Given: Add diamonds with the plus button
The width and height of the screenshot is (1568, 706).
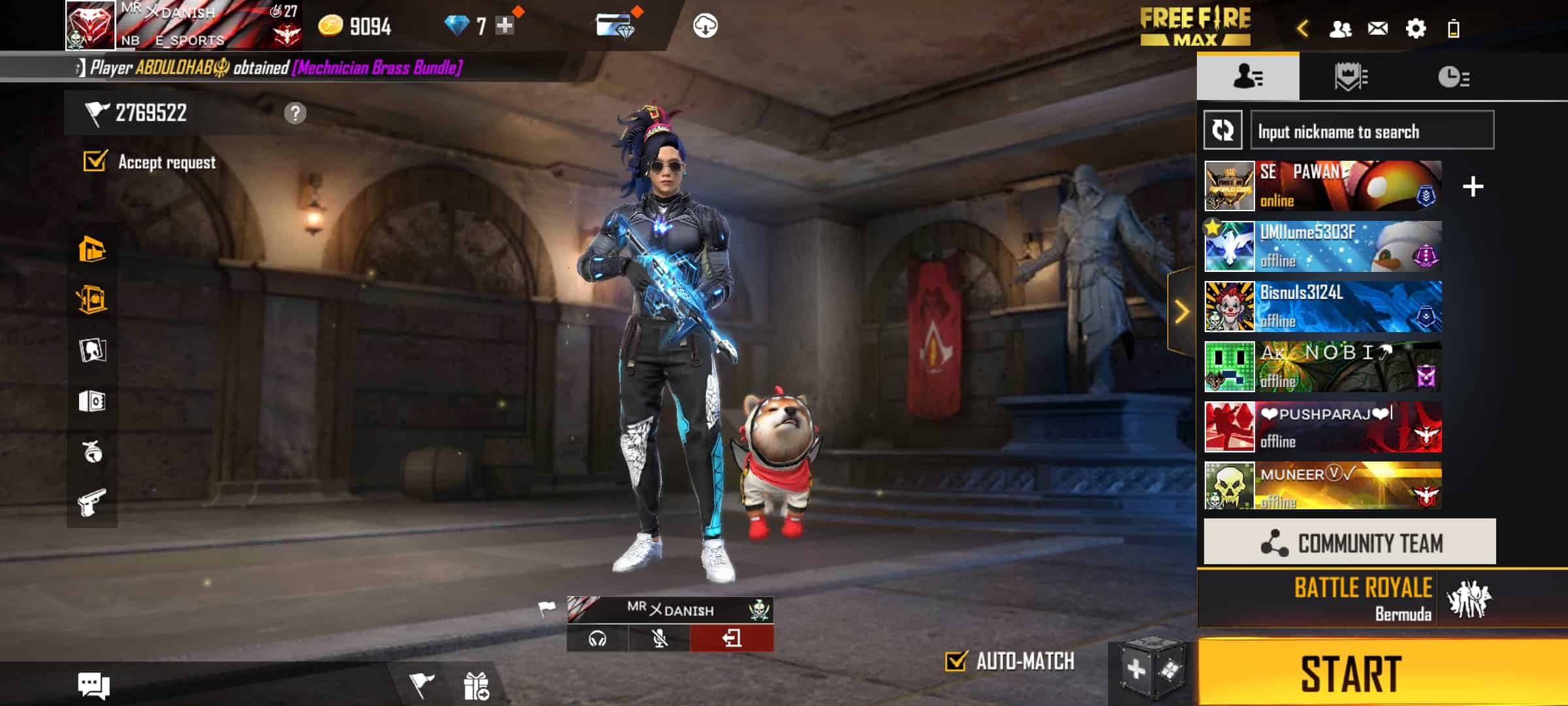Looking at the screenshot, I should pos(504,26).
